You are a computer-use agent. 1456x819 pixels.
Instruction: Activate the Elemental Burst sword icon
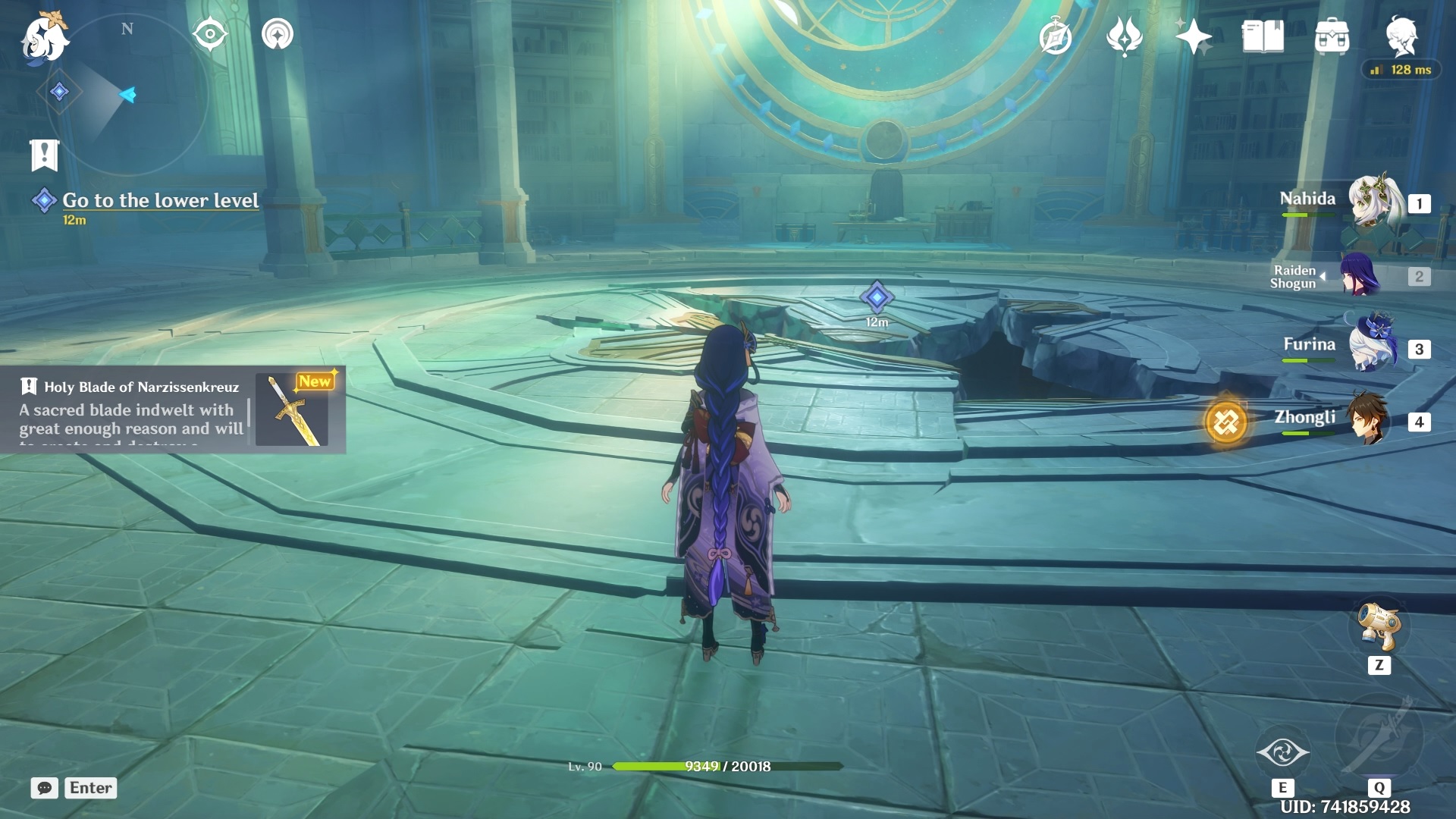click(1379, 736)
